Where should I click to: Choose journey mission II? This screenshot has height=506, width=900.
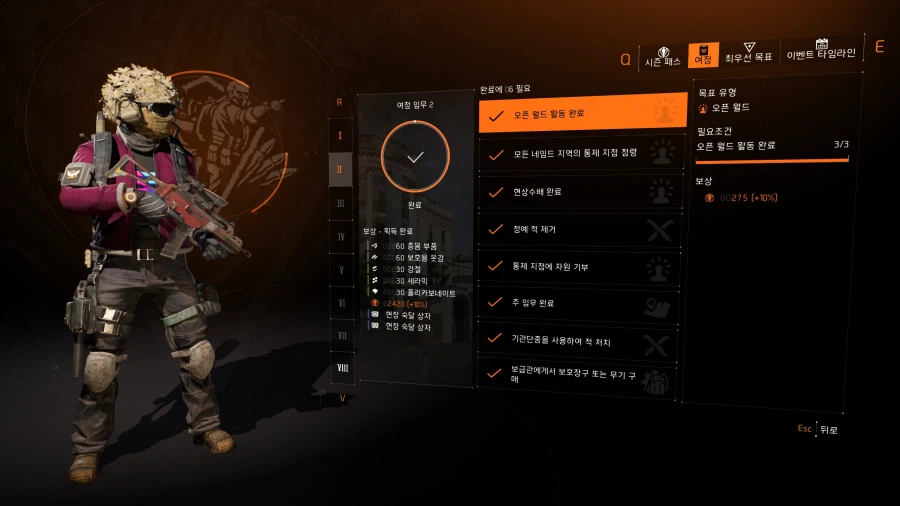pos(340,169)
